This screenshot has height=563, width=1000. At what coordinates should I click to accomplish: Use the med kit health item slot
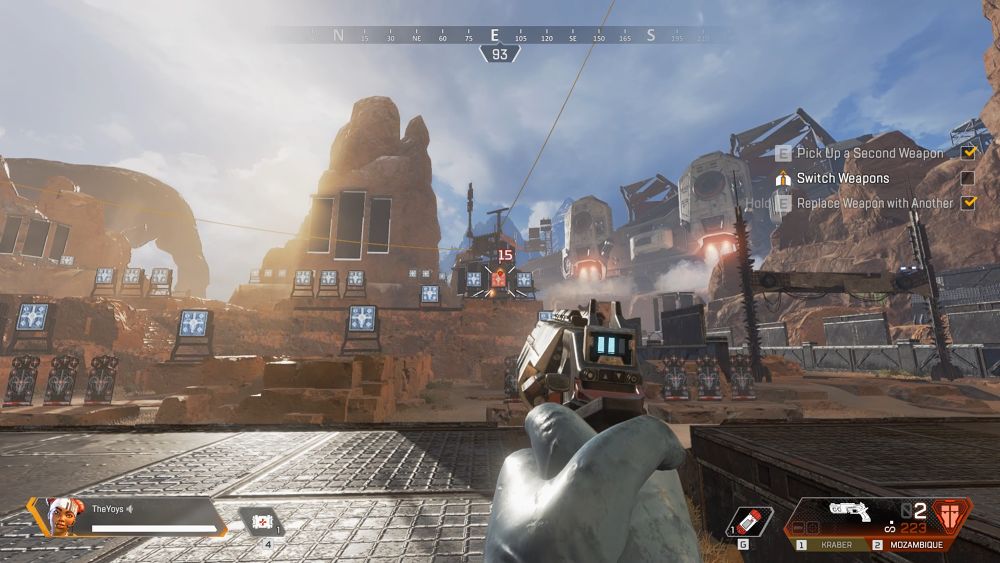[x=262, y=521]
